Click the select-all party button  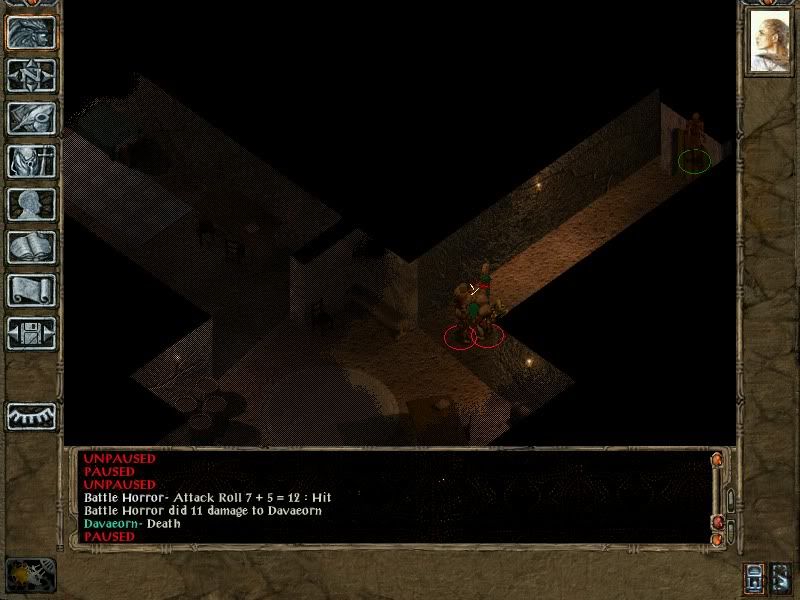(755, 577)
